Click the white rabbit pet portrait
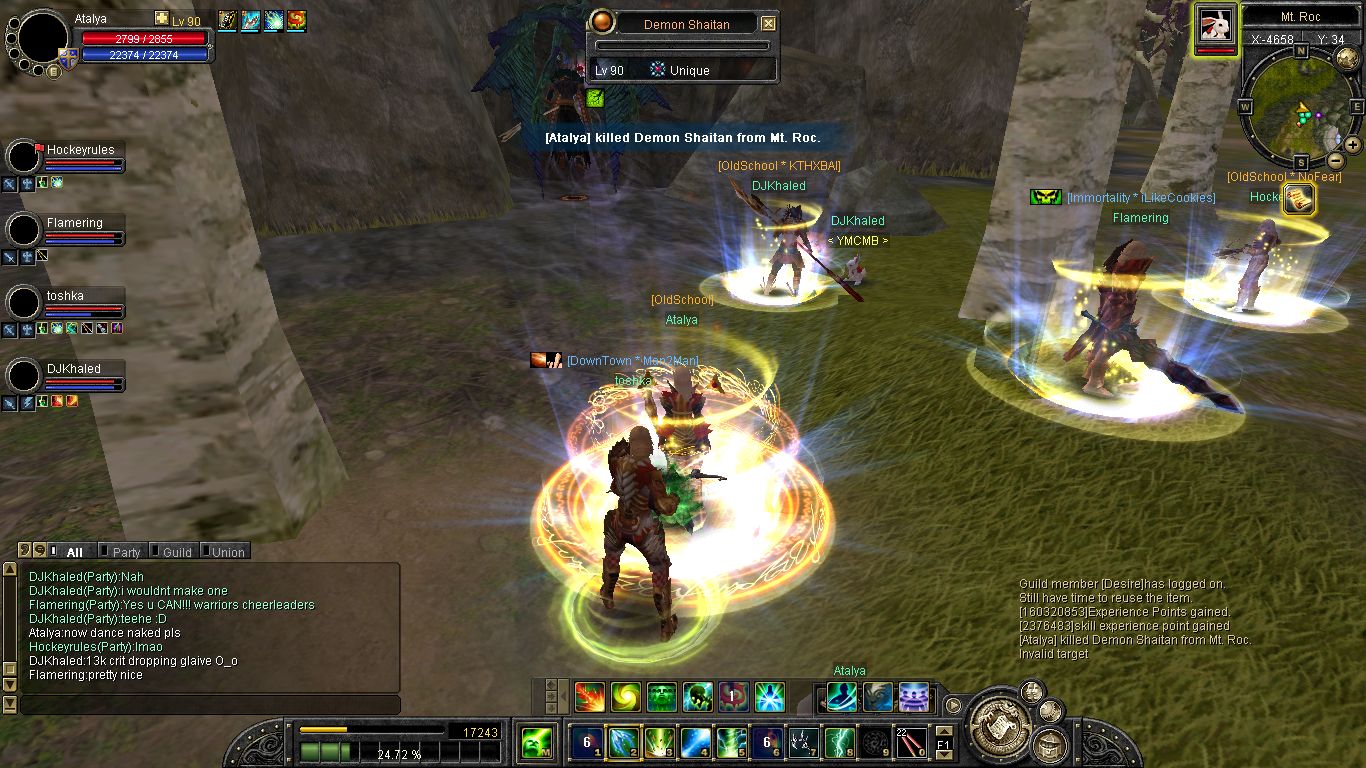This screenshot has height=768, width=1366. point(1215,24)
